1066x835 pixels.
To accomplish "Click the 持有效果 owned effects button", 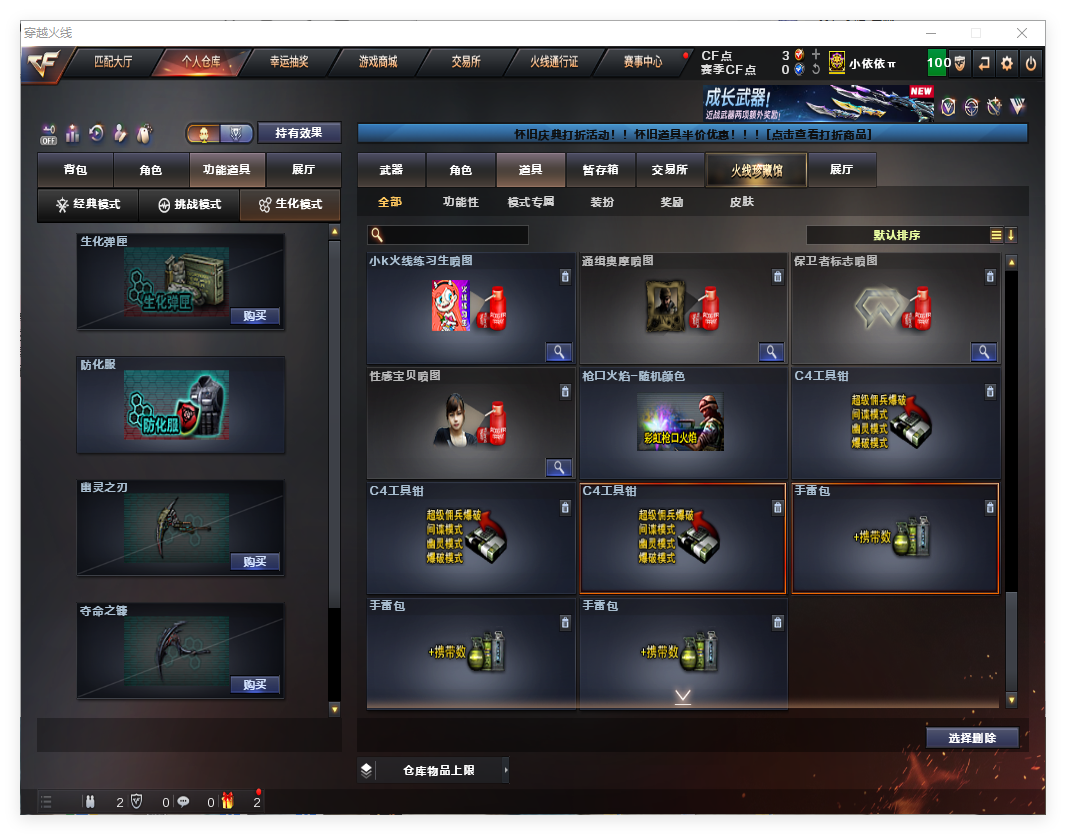I will point(299,132).
